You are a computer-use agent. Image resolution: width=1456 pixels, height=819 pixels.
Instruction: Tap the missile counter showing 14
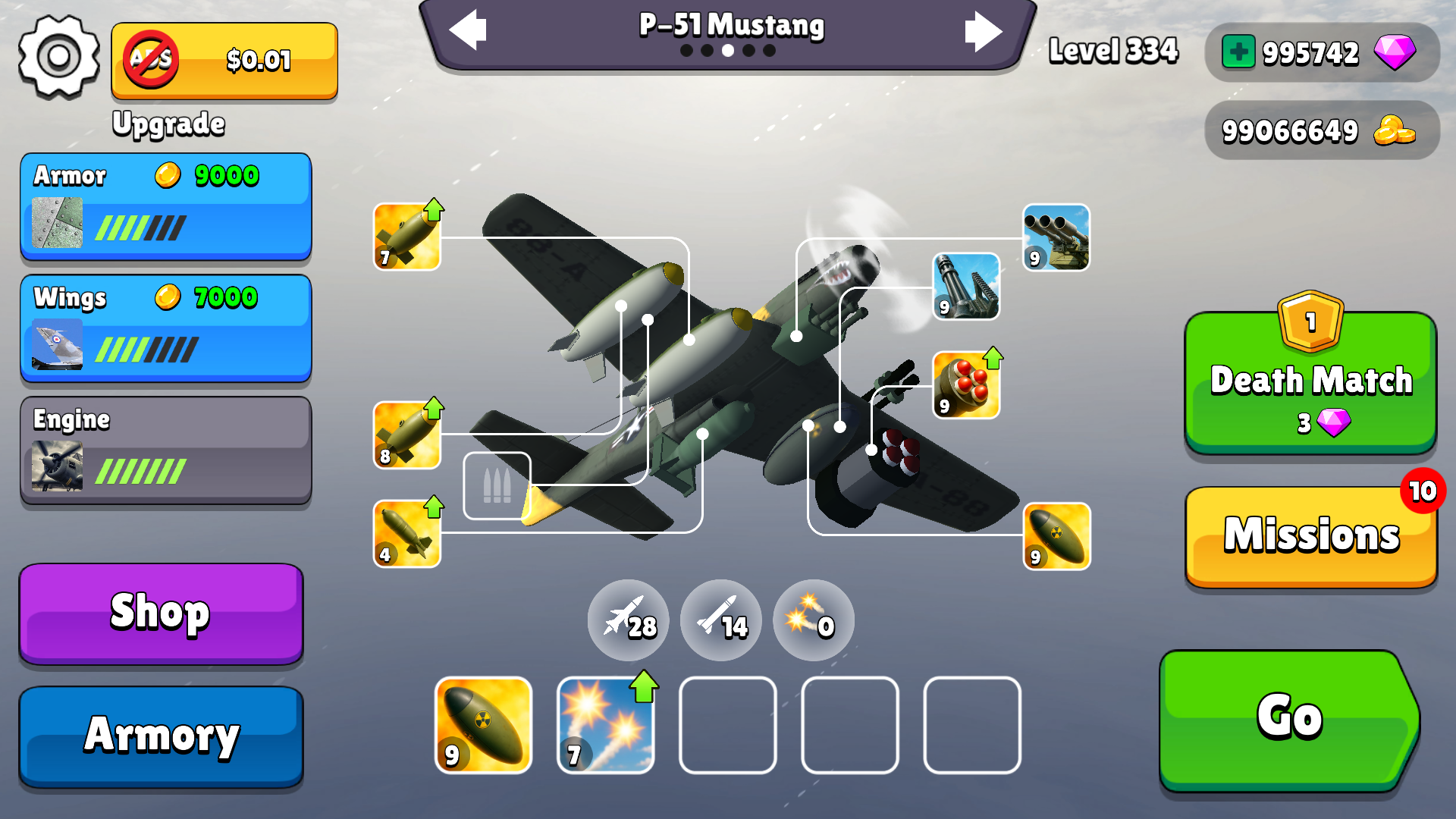point(720,620)
